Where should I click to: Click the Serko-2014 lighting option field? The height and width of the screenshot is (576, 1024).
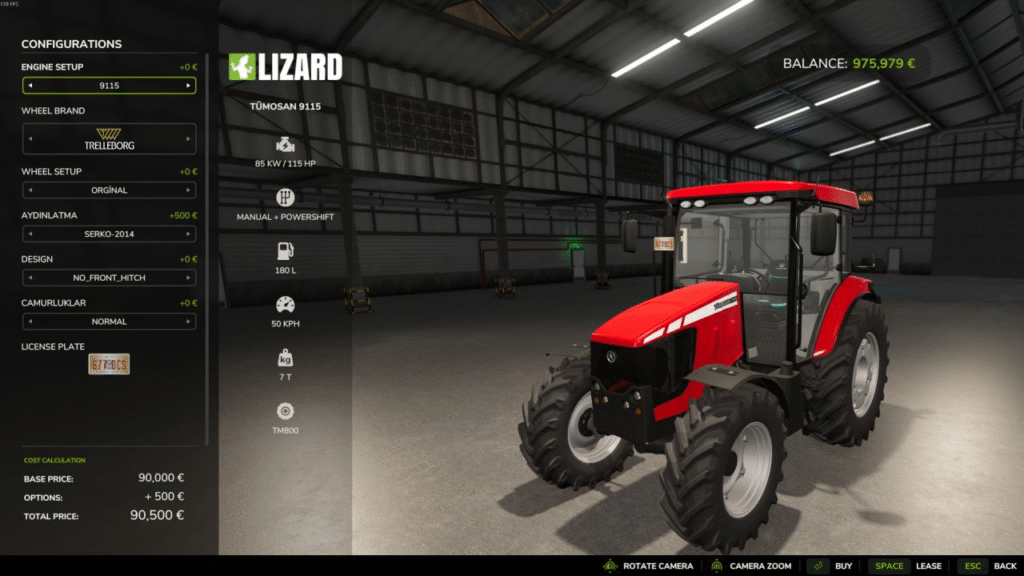(109, 234)
